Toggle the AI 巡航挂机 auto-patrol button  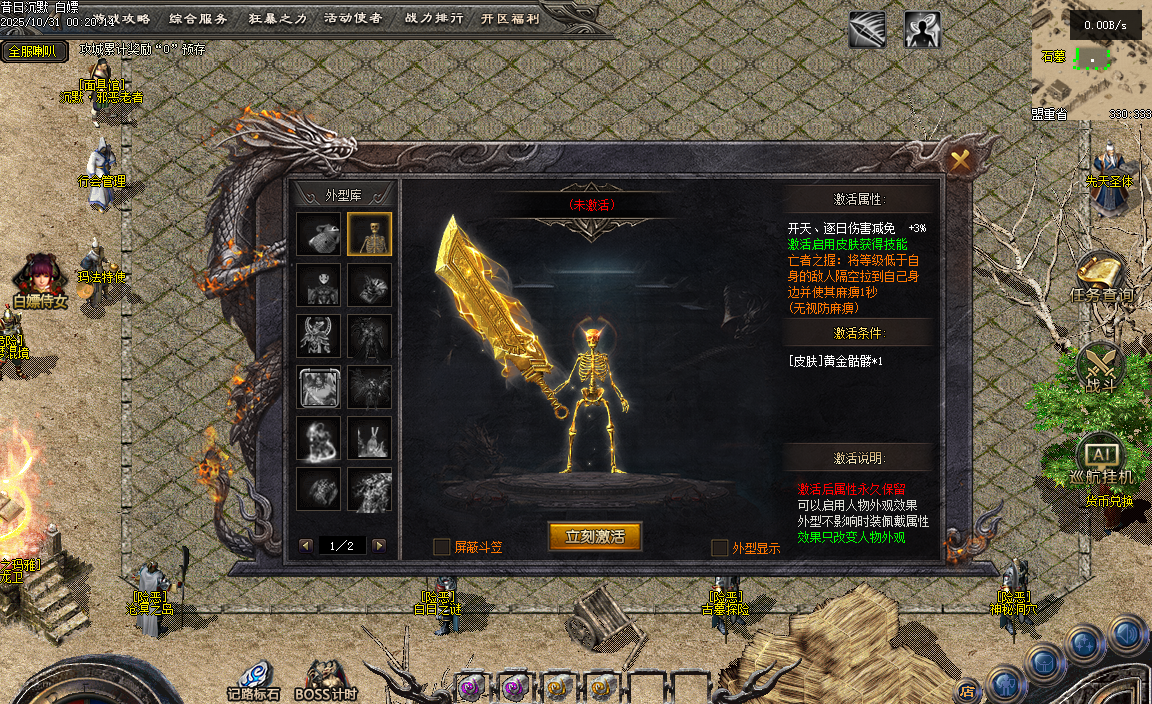point(1100,456)
